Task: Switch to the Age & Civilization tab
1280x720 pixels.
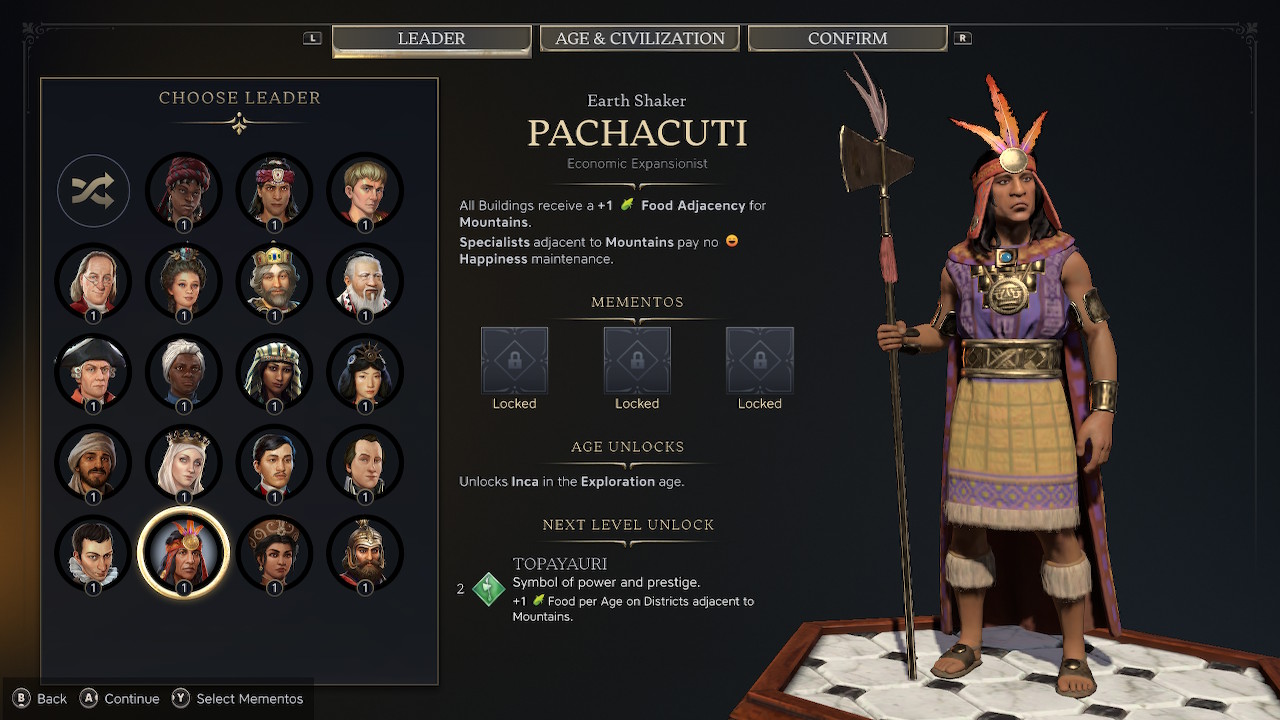Action: (639, 39)
